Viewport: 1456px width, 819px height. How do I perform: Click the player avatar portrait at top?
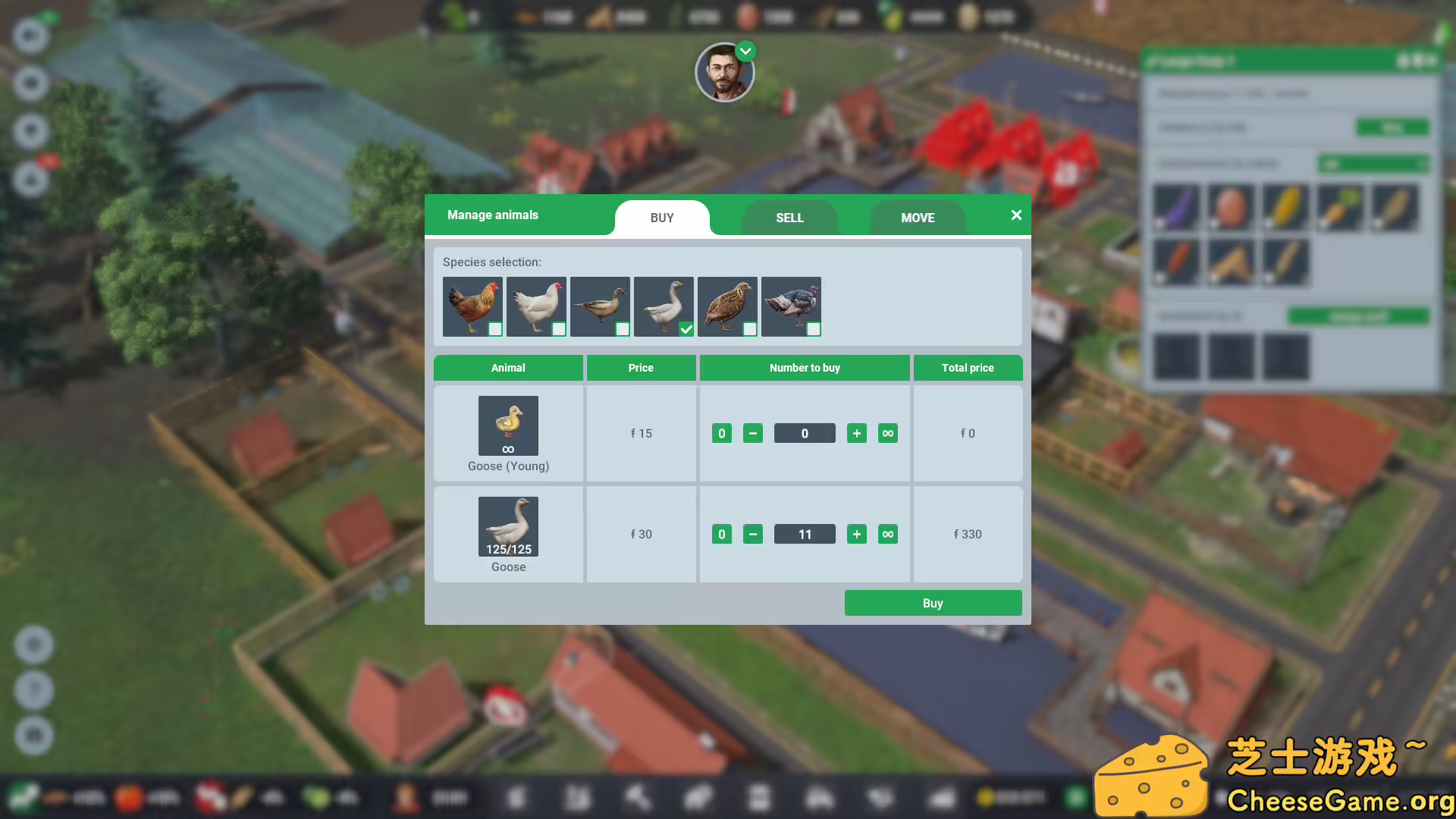726,72
